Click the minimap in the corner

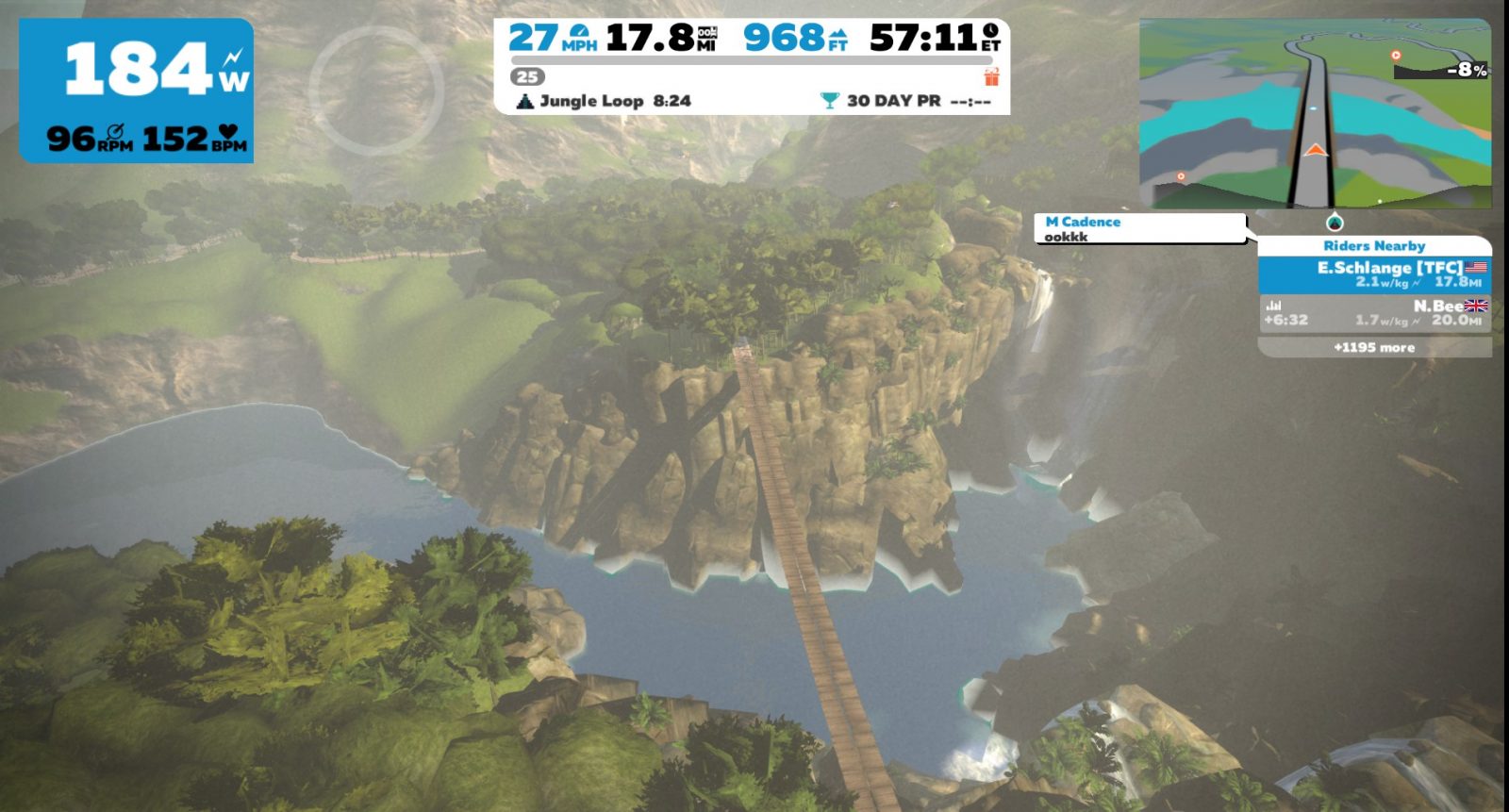tap(1315, 112)
